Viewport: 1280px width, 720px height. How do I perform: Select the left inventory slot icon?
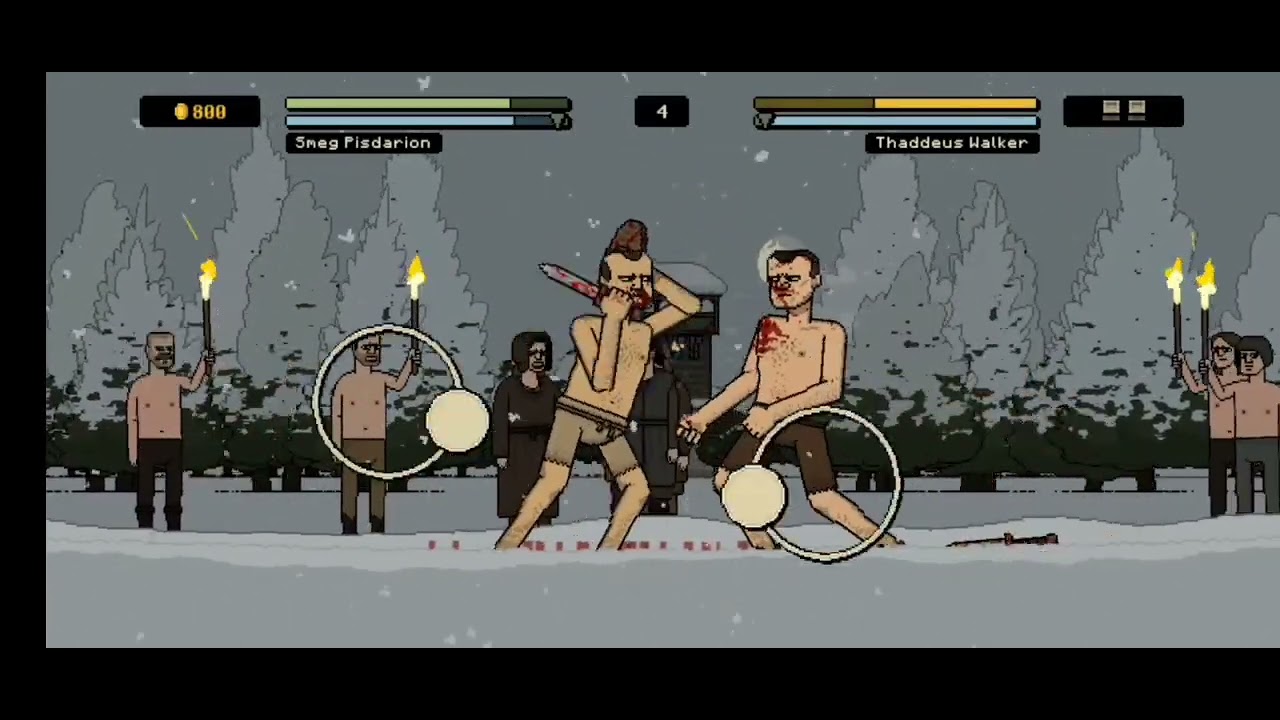click(1112, 111)
